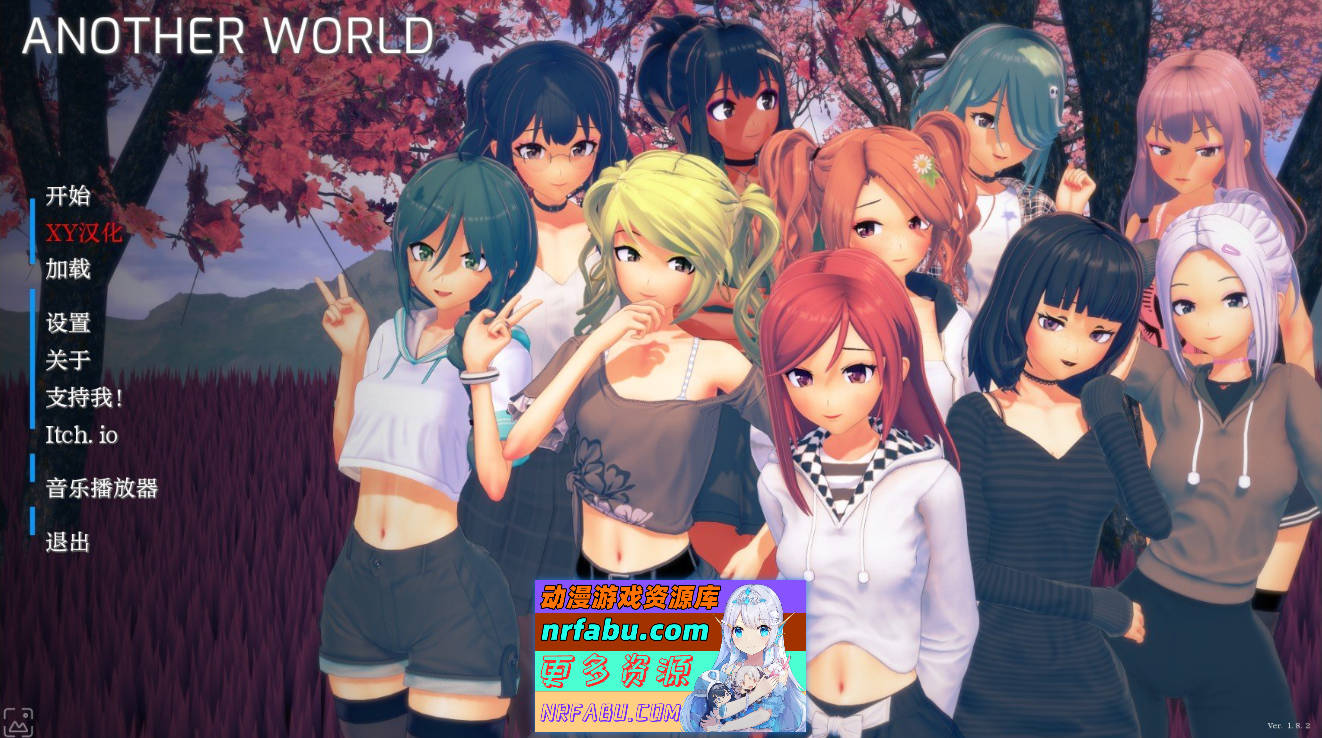Click the nrfabu.com watermark link
1322x738 pixels.
[x=625, y=630]
